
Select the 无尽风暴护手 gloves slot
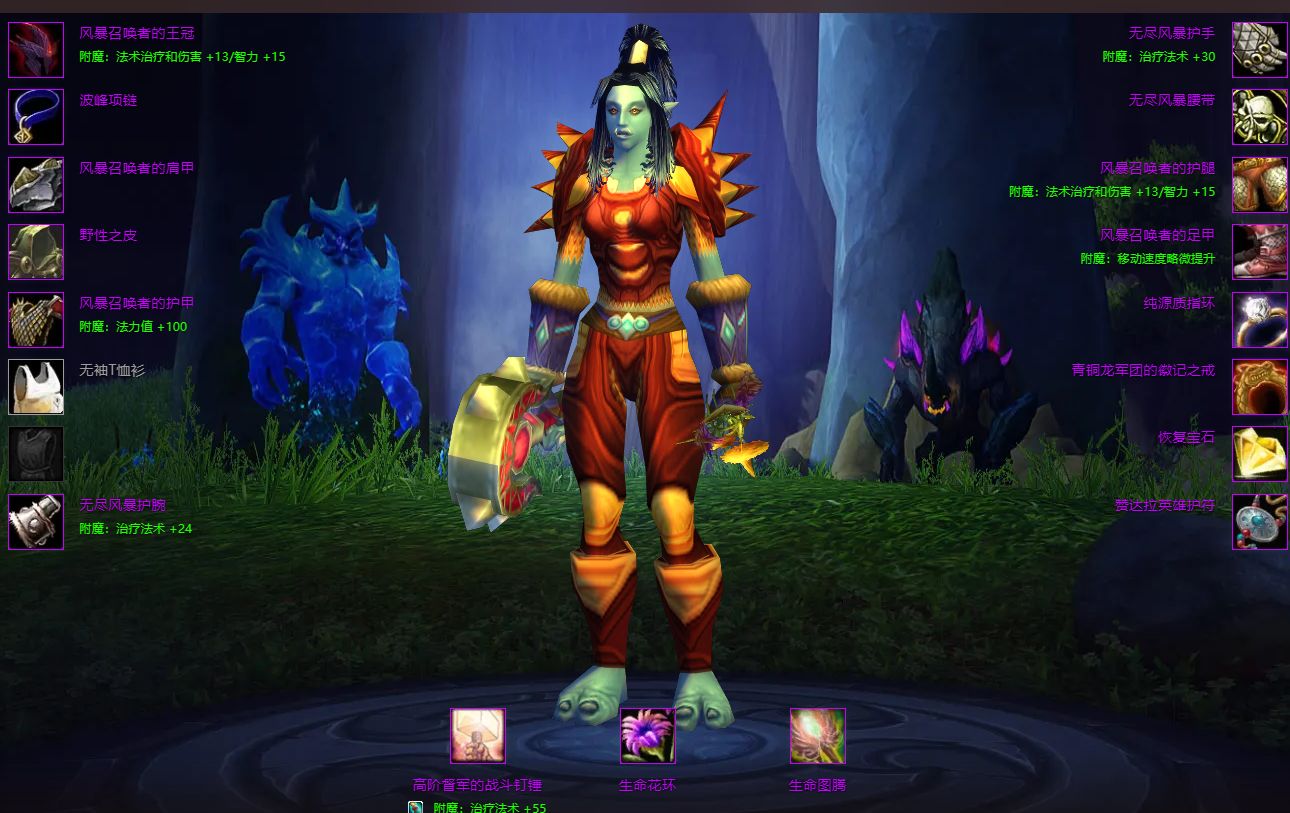[x=1260, y=50]
